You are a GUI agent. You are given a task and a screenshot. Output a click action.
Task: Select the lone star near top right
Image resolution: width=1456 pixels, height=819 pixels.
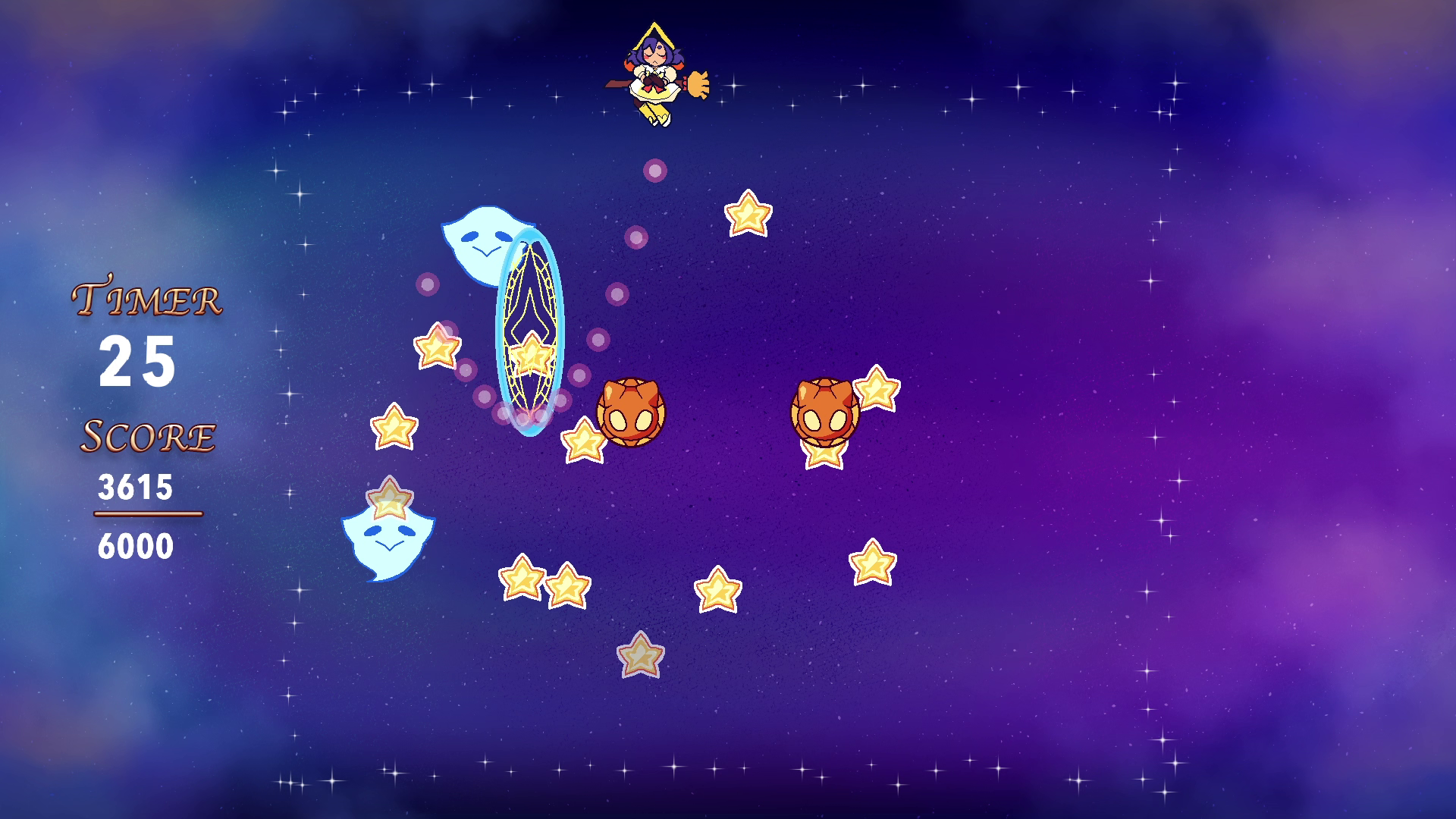tap(747, 216)
